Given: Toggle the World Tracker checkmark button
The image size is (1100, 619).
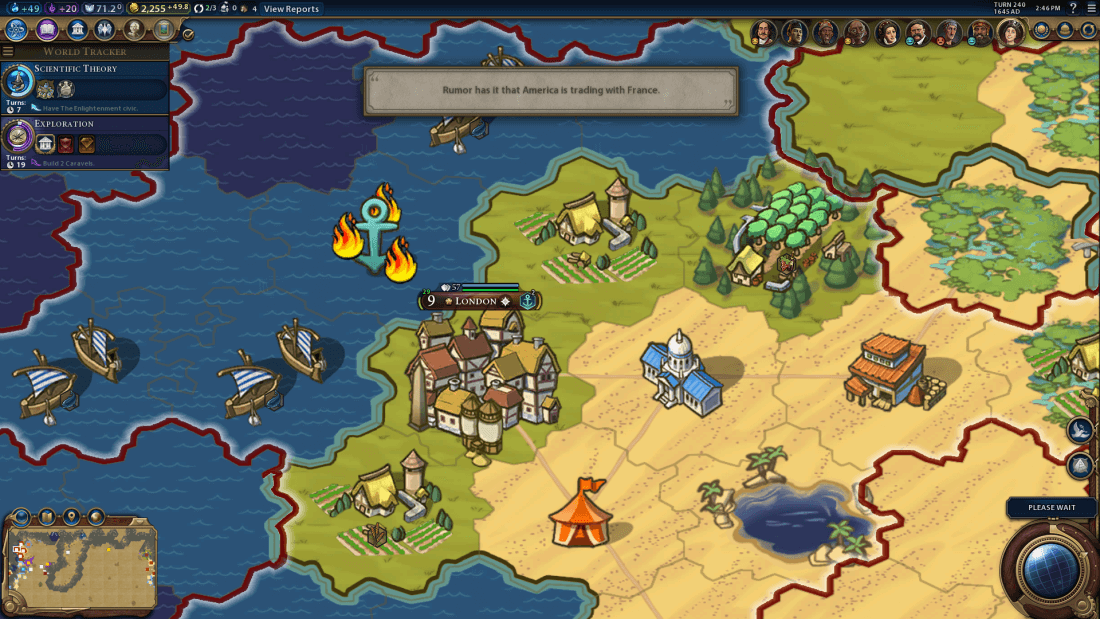Looking at the screenshot, I should click(188, 33).
